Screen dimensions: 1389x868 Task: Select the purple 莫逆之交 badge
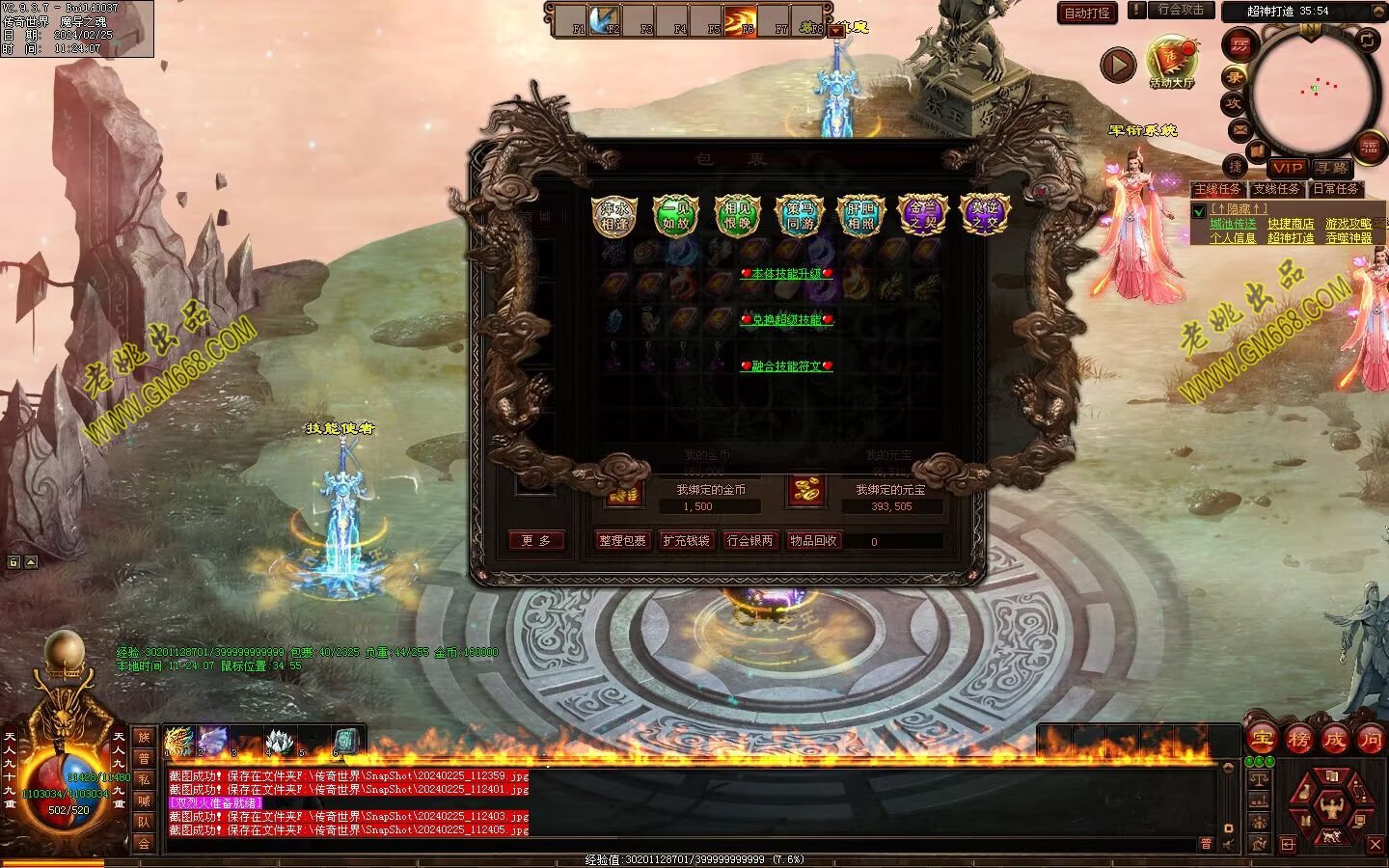tap(985, 215)
